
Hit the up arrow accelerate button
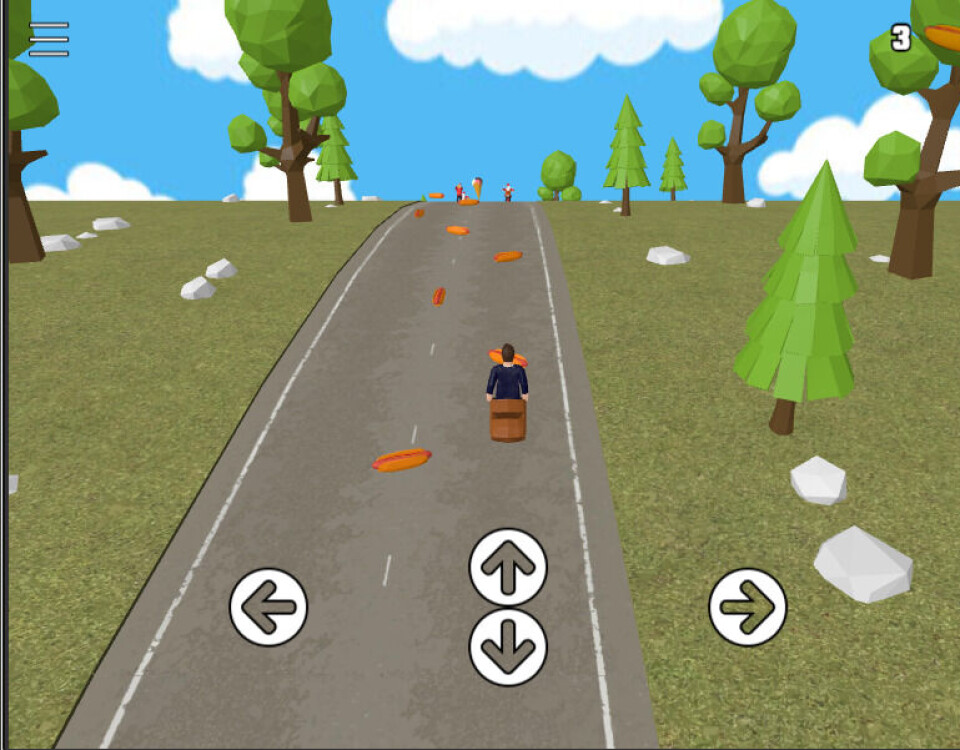(x=508, y=567)
